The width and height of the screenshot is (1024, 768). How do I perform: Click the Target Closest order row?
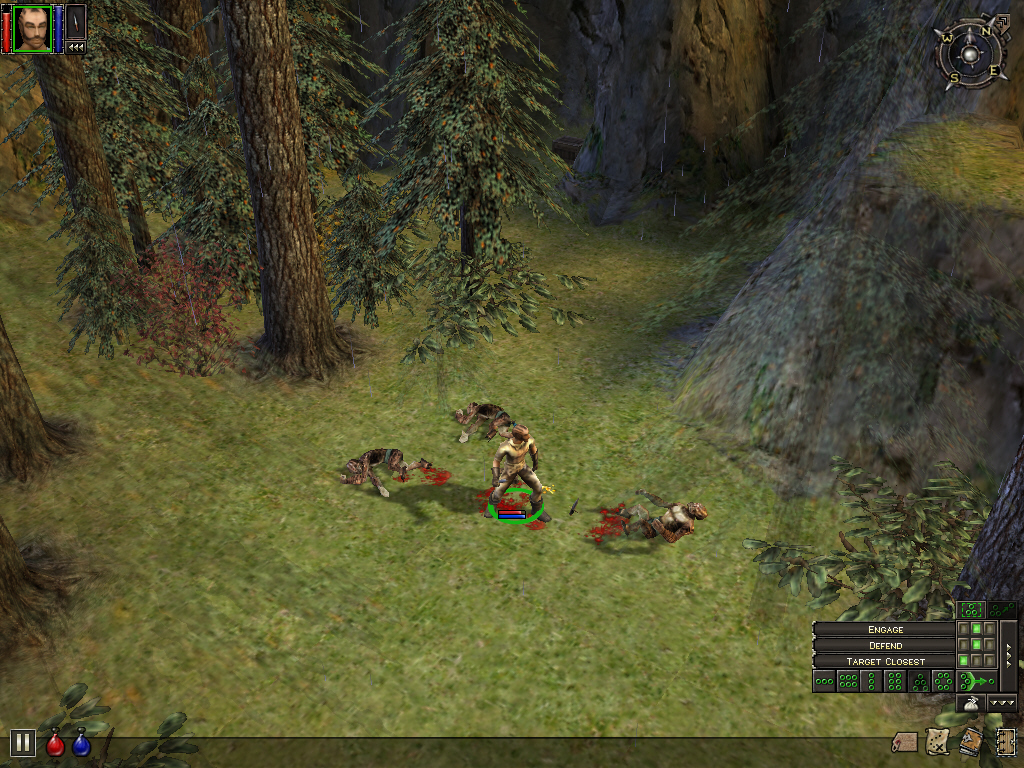pyautogui.click(x=885, y=661)
